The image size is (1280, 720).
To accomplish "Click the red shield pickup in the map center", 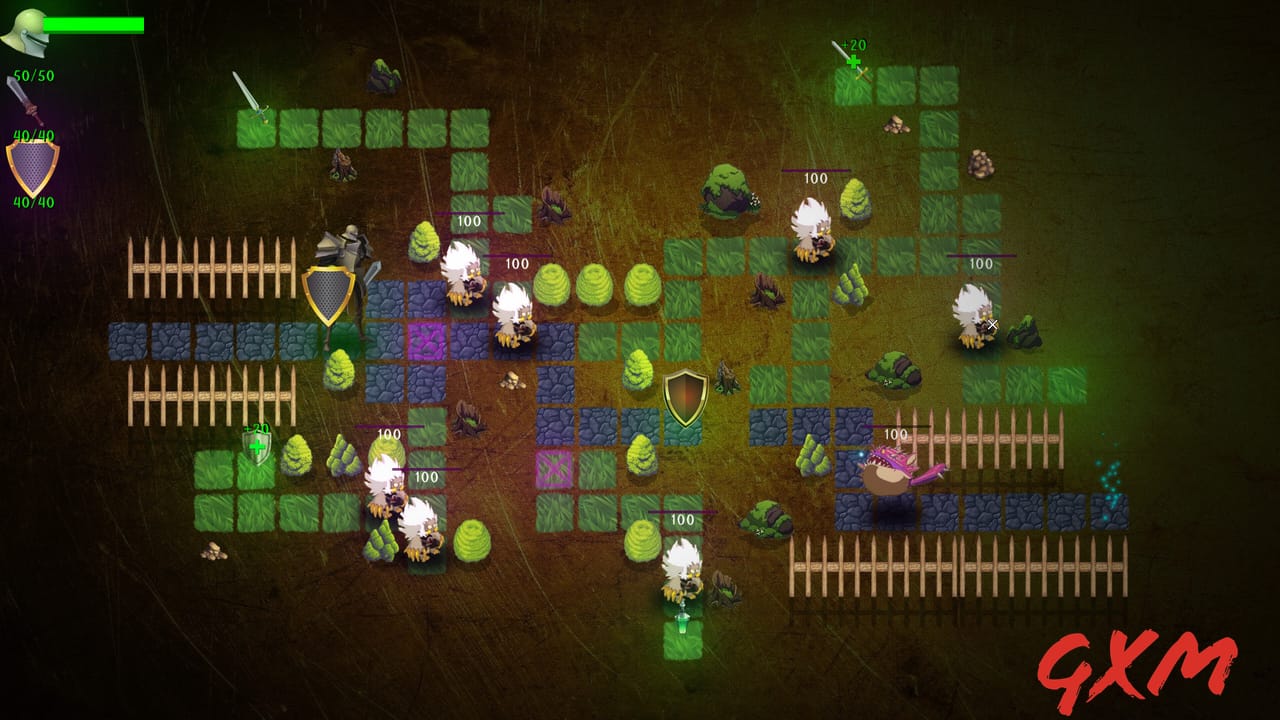I will (685, 395).
